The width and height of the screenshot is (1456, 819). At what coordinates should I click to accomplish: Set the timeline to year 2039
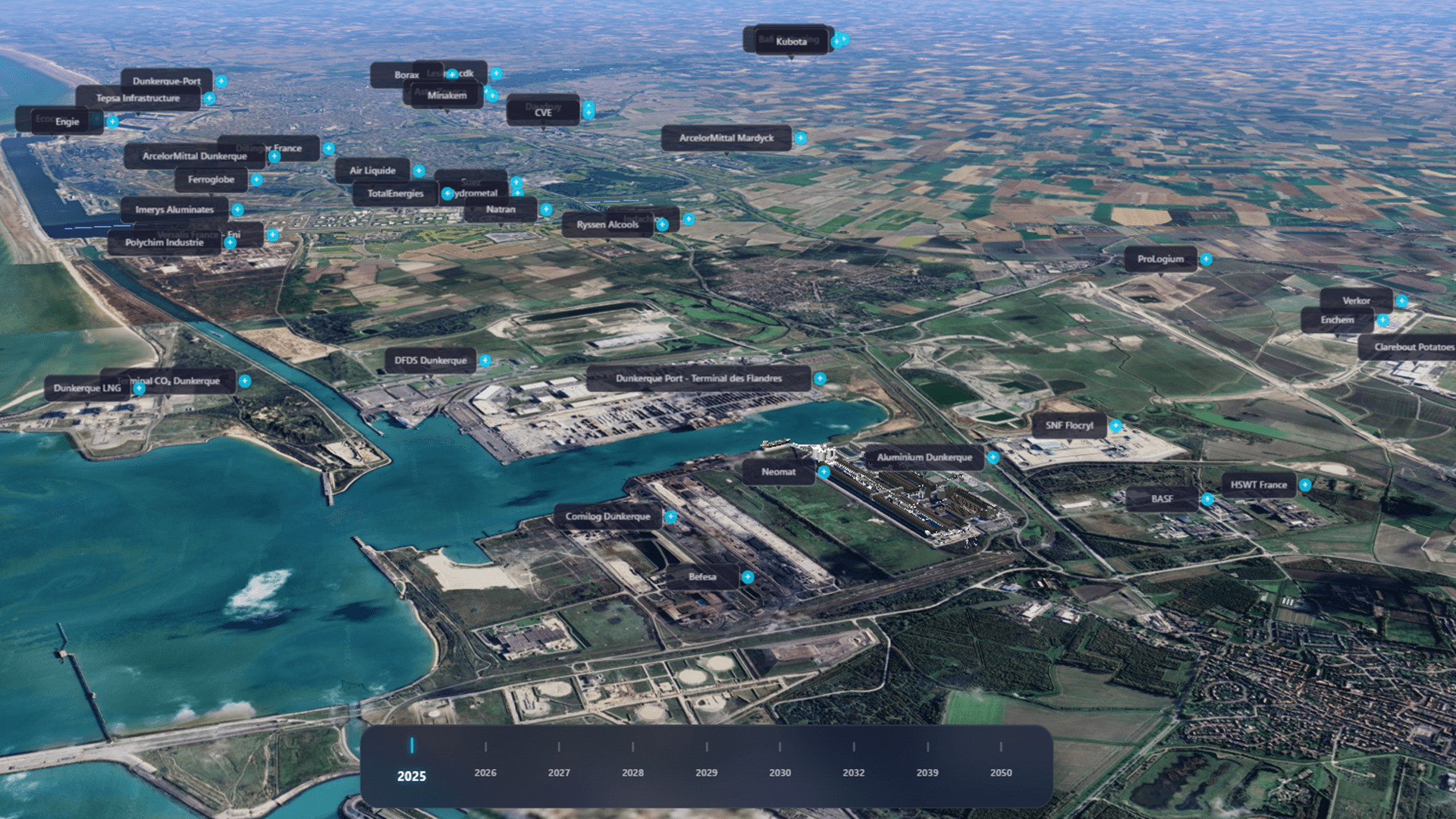pyautogui.click(x=927, y=772)
